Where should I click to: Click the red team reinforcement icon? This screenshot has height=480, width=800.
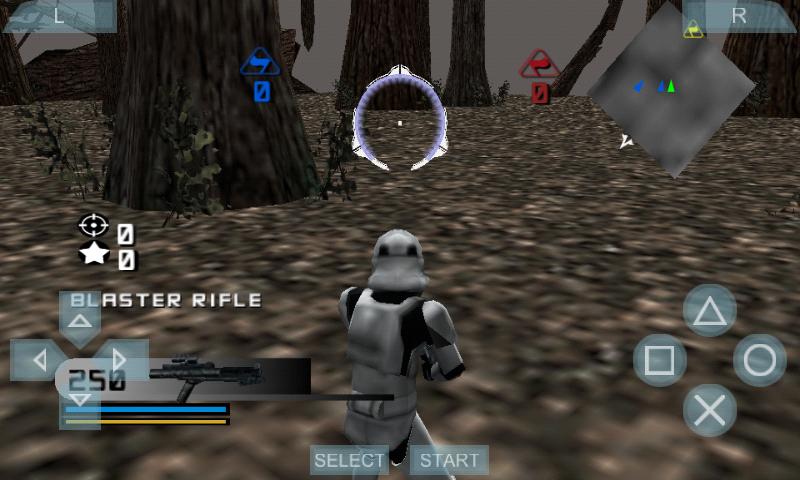540,63
